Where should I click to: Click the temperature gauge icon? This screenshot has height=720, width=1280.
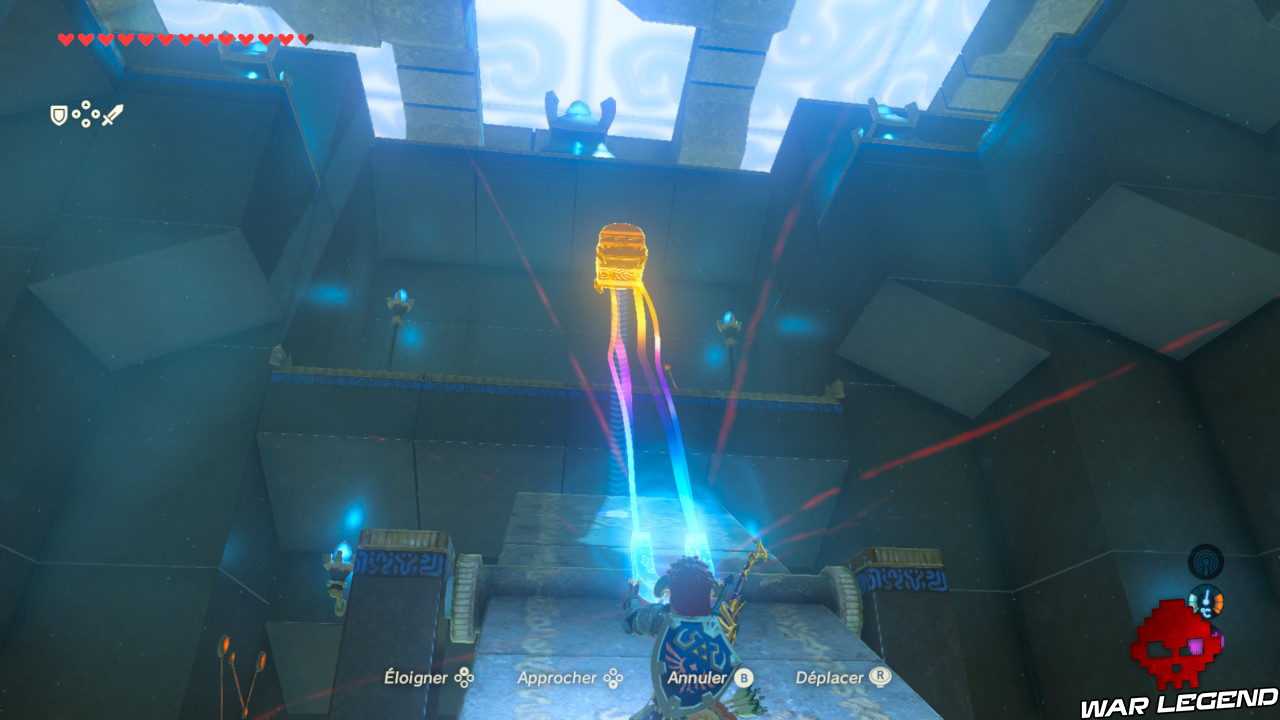click(x=1206, y=602)
